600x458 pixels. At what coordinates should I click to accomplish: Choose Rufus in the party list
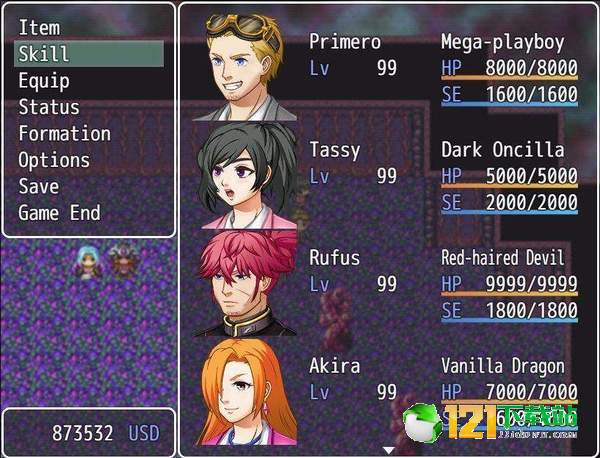coord(388,284)
